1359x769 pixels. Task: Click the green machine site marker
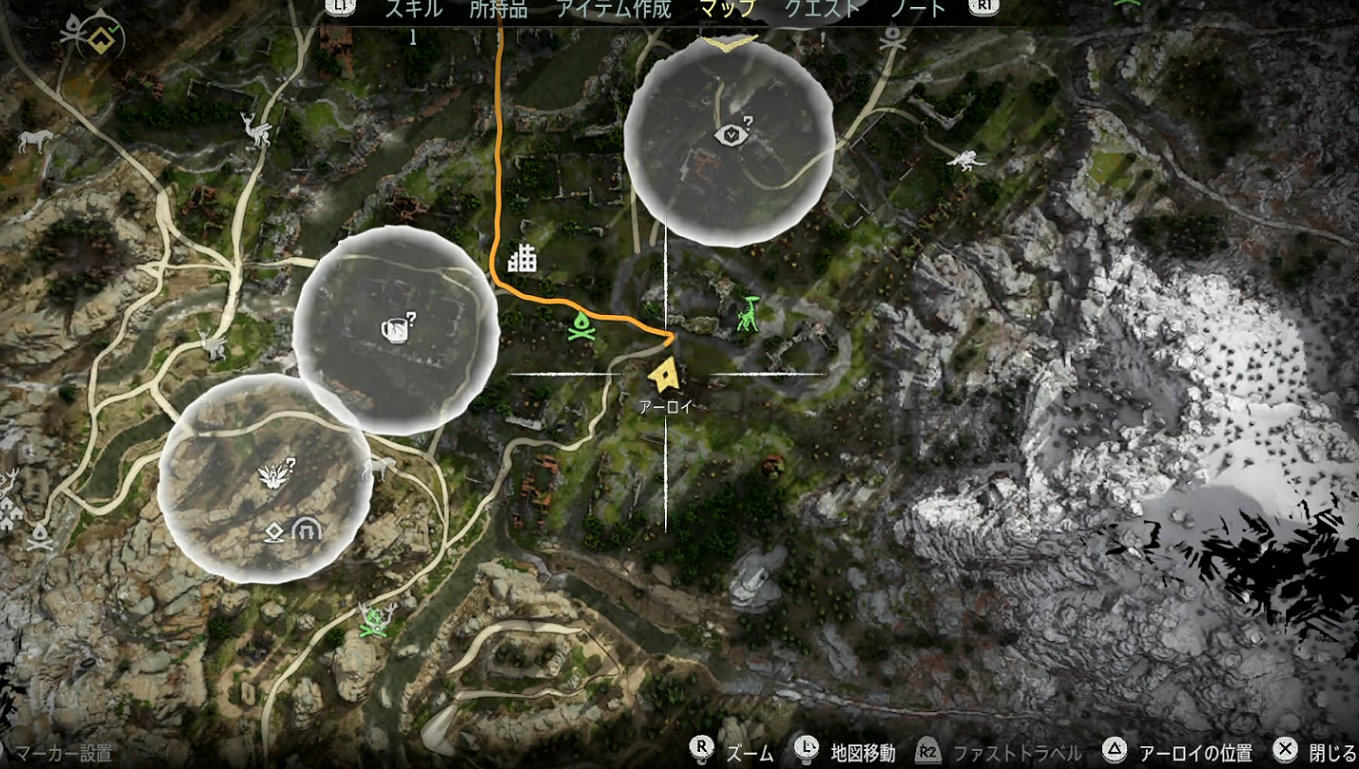coord(749,312)
